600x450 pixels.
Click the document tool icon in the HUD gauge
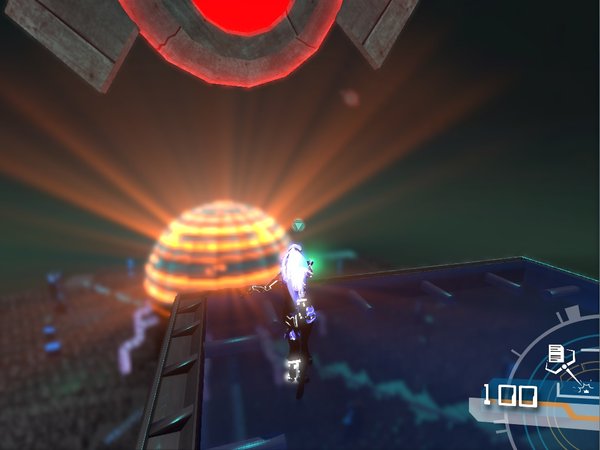pos(556,355)
